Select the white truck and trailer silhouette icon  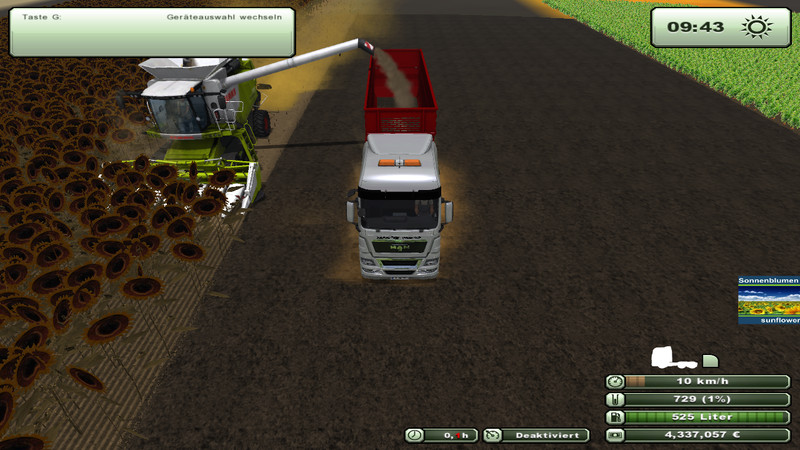click(685, 357)
